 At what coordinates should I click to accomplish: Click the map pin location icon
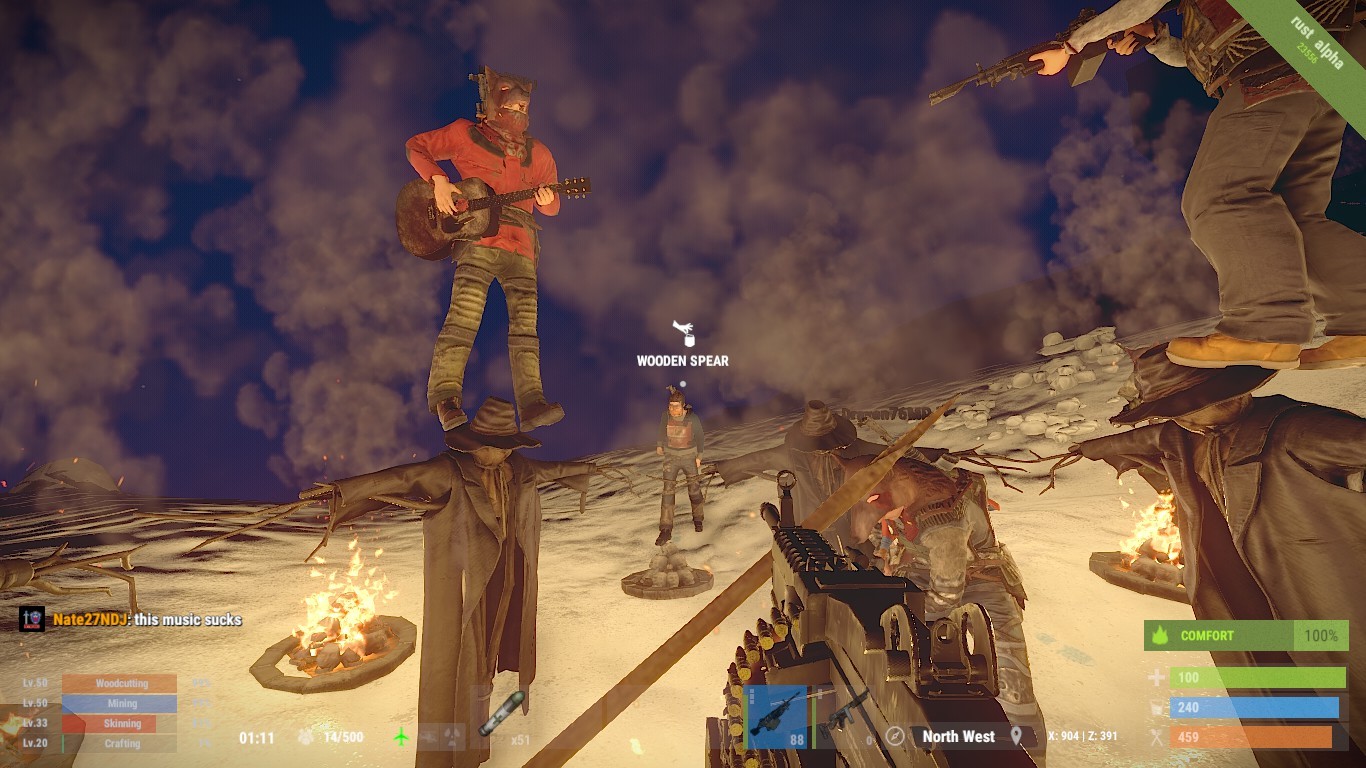tap(1017, 736)
